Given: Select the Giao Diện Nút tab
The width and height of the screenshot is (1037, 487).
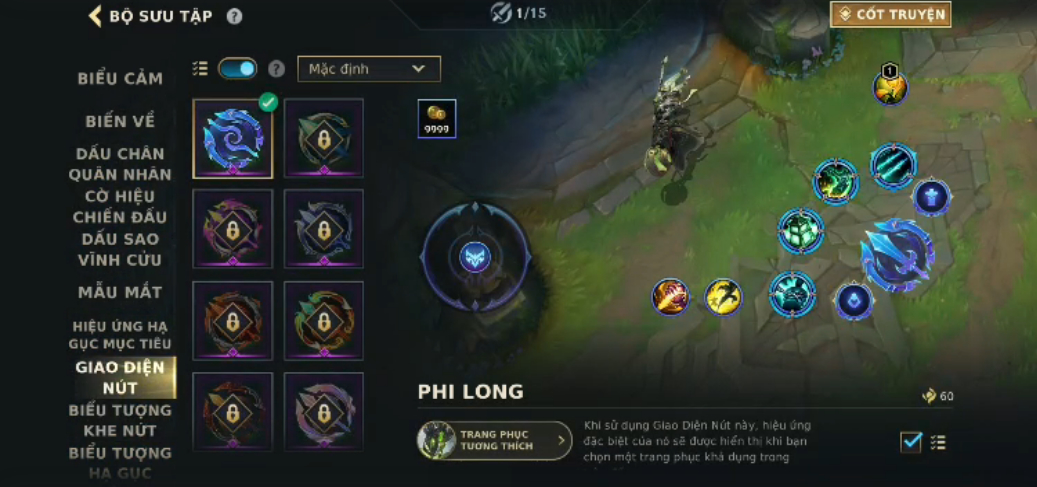Looking at the screenshot, I should coord(120,377).
